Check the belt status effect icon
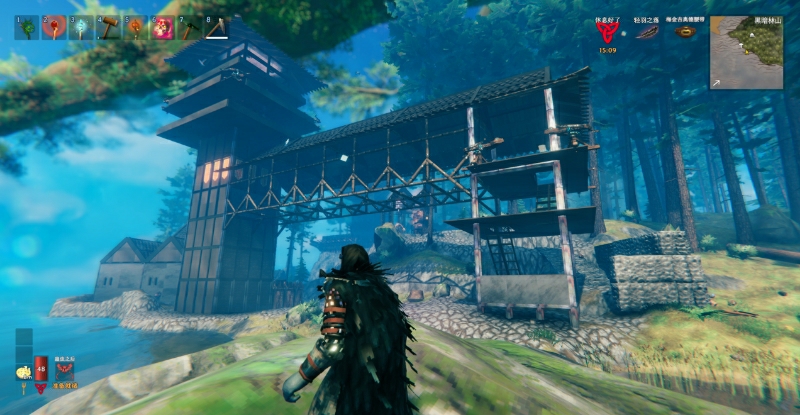The height and width of the screenshot is (415, 800). [686, 32]
